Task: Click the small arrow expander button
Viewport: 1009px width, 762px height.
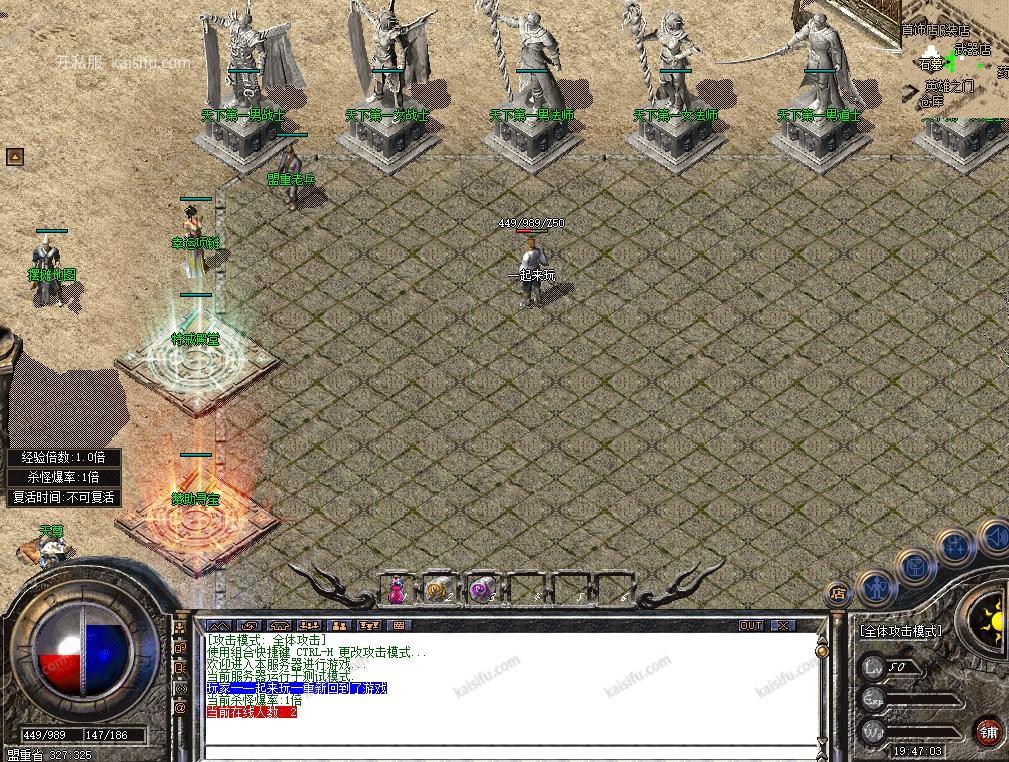Action: tap(14, 157)
